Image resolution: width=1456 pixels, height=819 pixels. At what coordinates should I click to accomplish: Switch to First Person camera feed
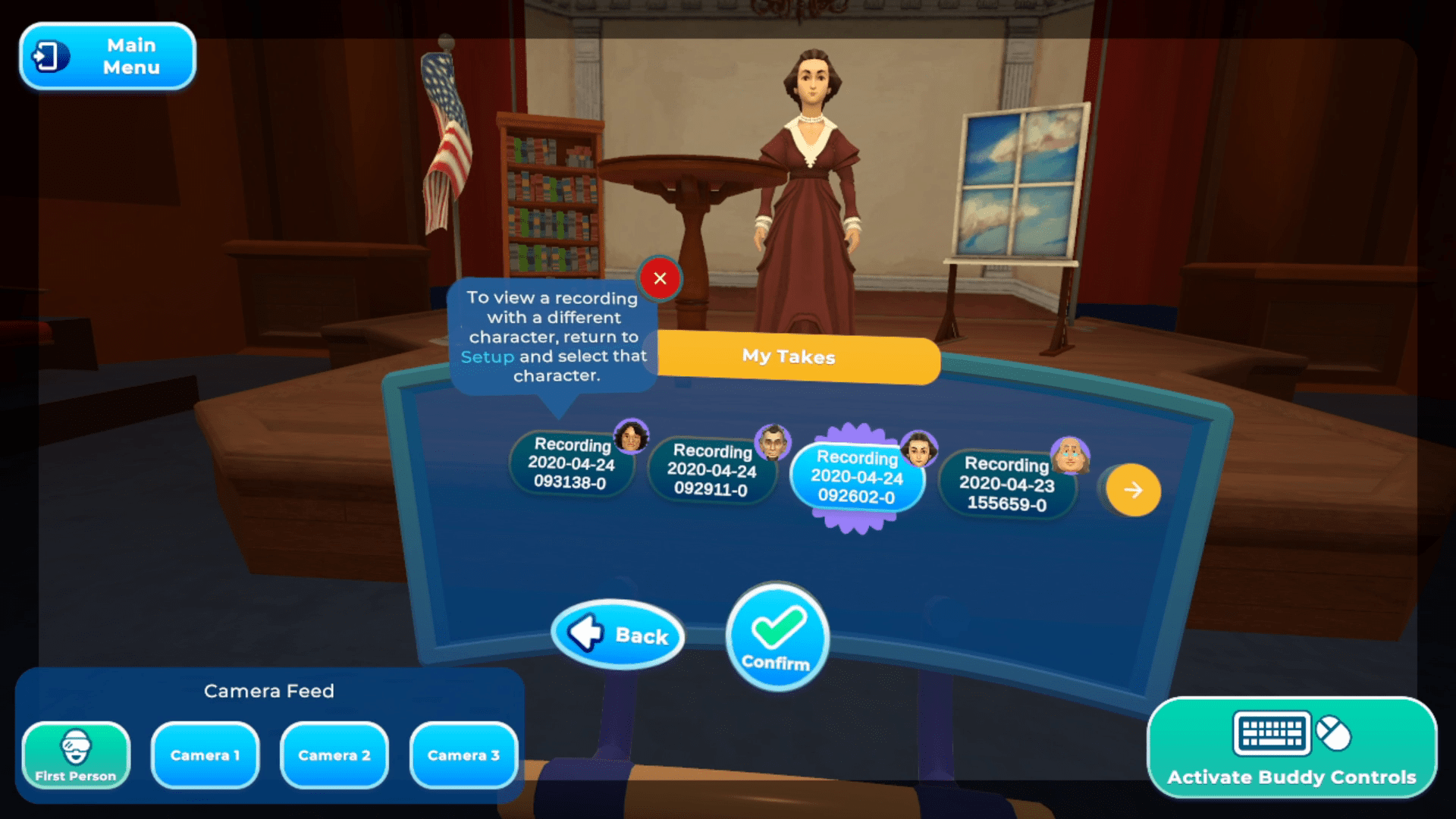[76, 755]
